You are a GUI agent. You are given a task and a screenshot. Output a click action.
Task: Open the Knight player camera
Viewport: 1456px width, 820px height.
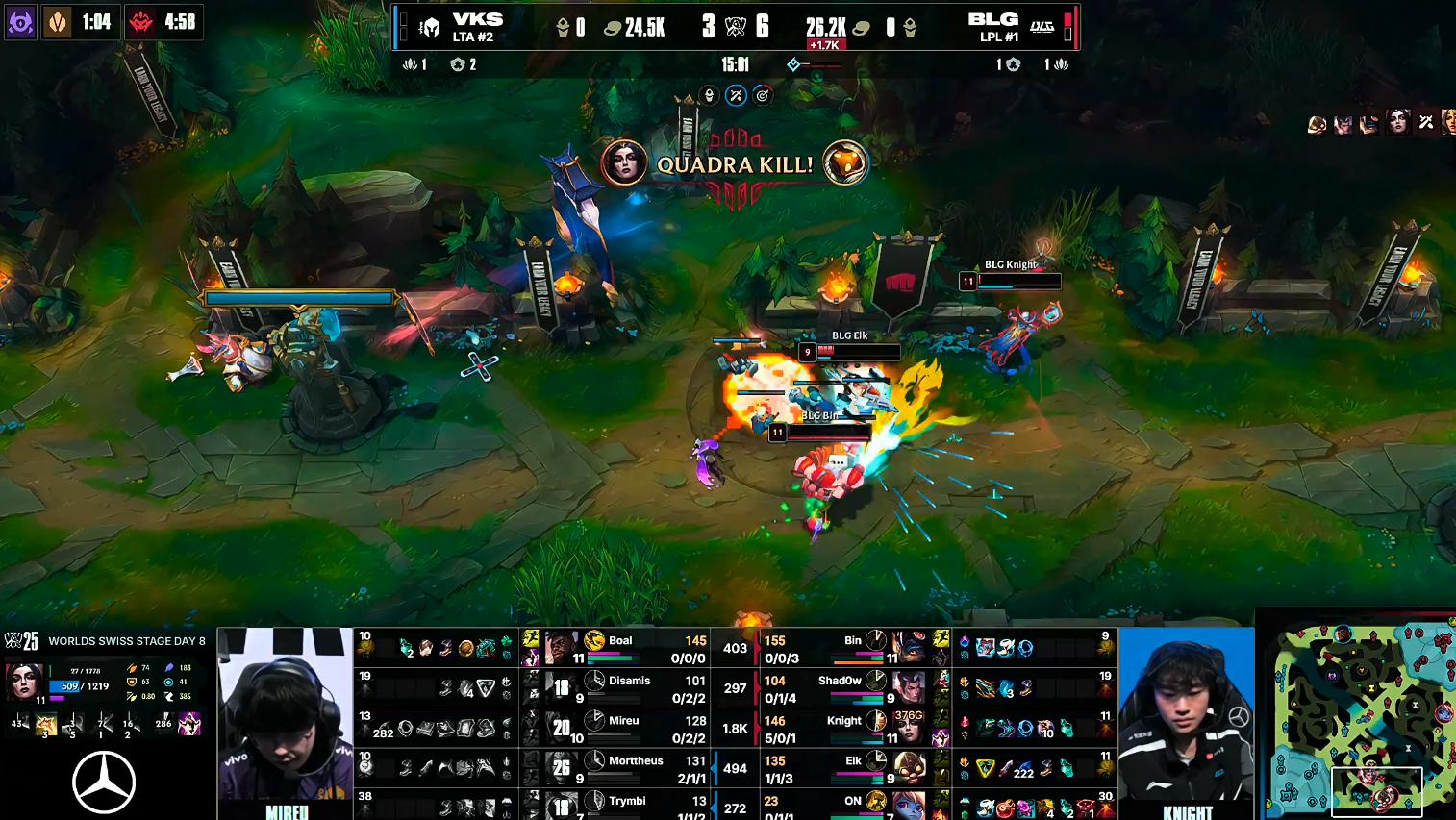click(x=1187, y=714)
